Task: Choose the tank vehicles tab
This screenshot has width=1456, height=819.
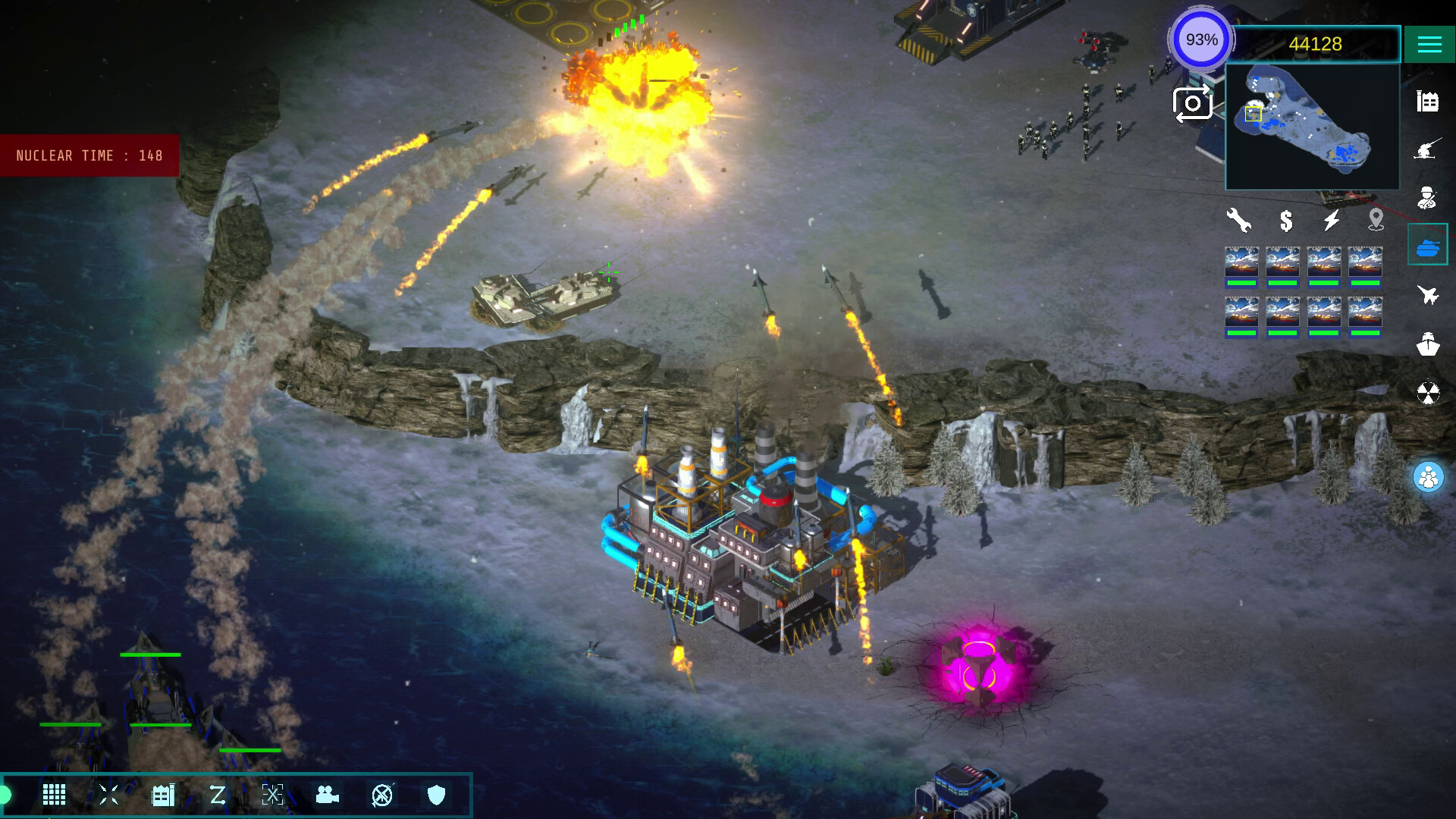Action: pos(1428,246)
